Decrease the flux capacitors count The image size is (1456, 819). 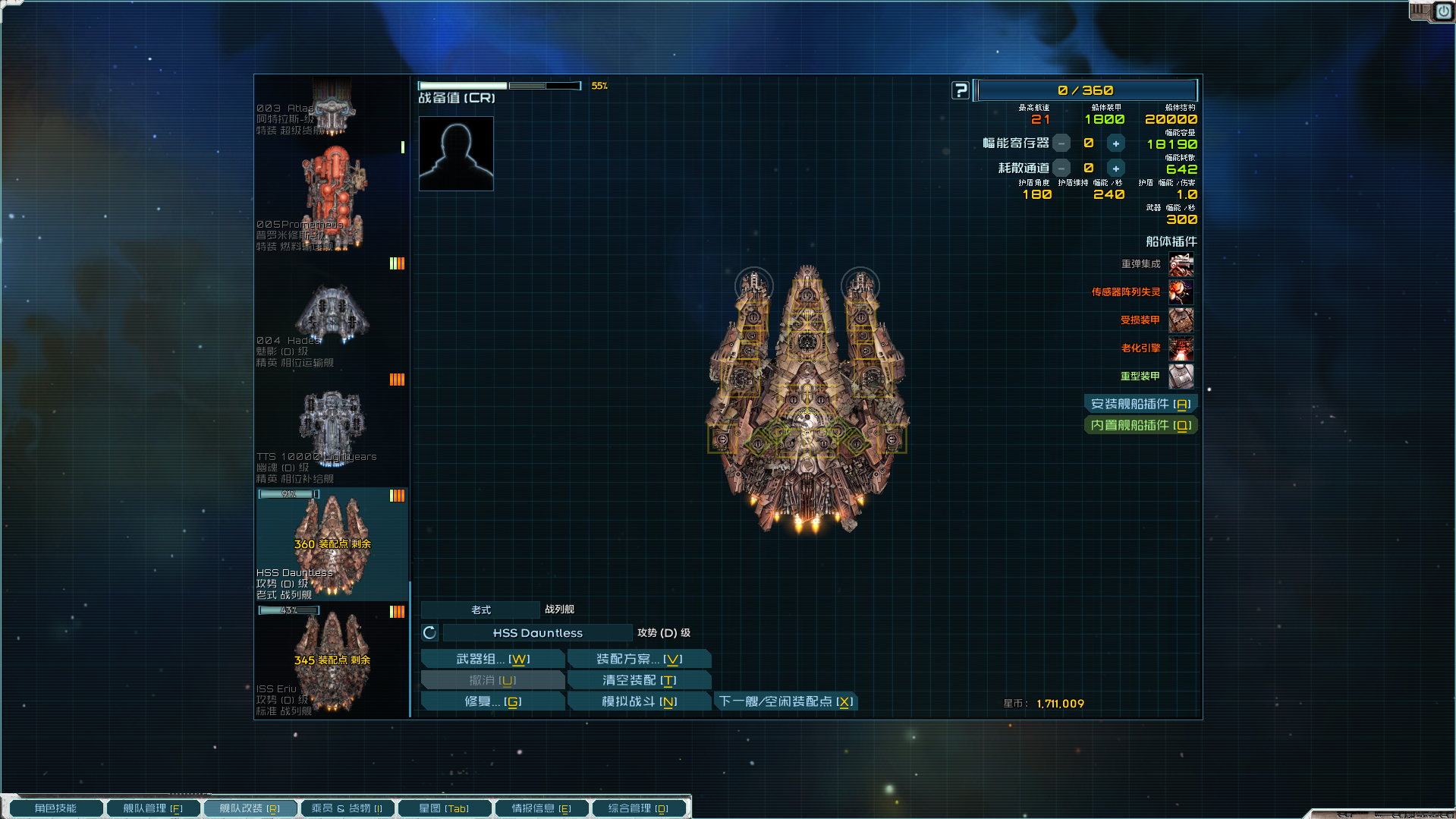pyautogui.click(x=1061, y=143)
